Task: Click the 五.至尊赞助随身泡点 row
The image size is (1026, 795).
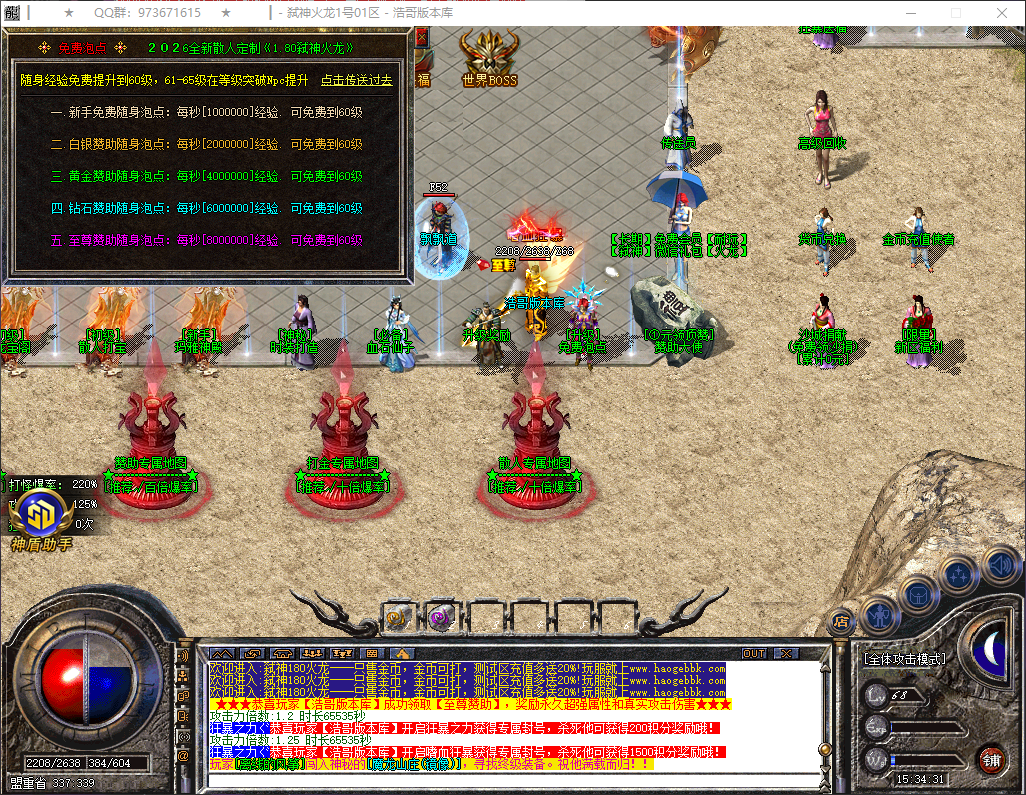Action: pos(206,240)
